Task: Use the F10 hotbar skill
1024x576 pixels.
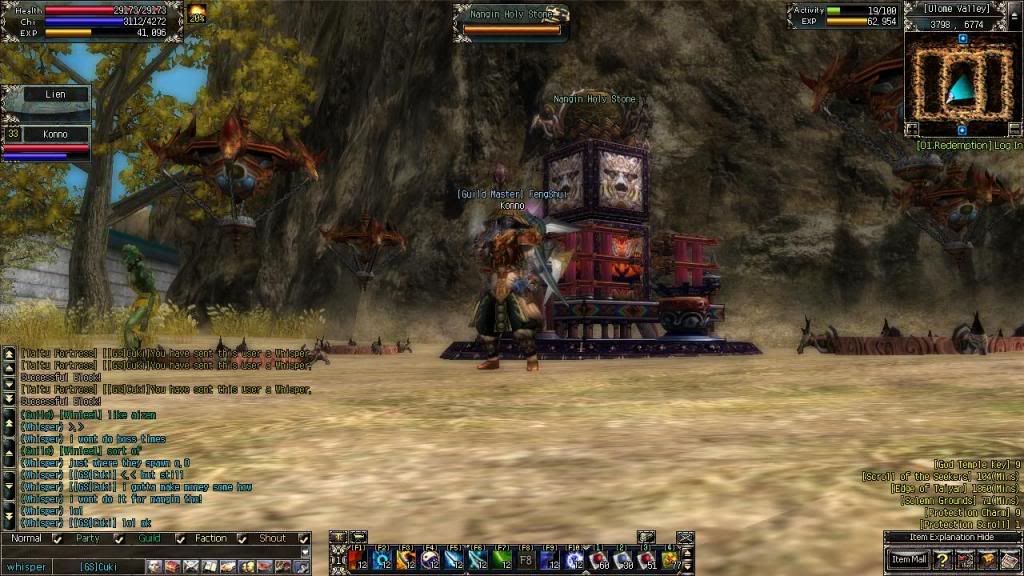Action: click(x=573, y=558)
